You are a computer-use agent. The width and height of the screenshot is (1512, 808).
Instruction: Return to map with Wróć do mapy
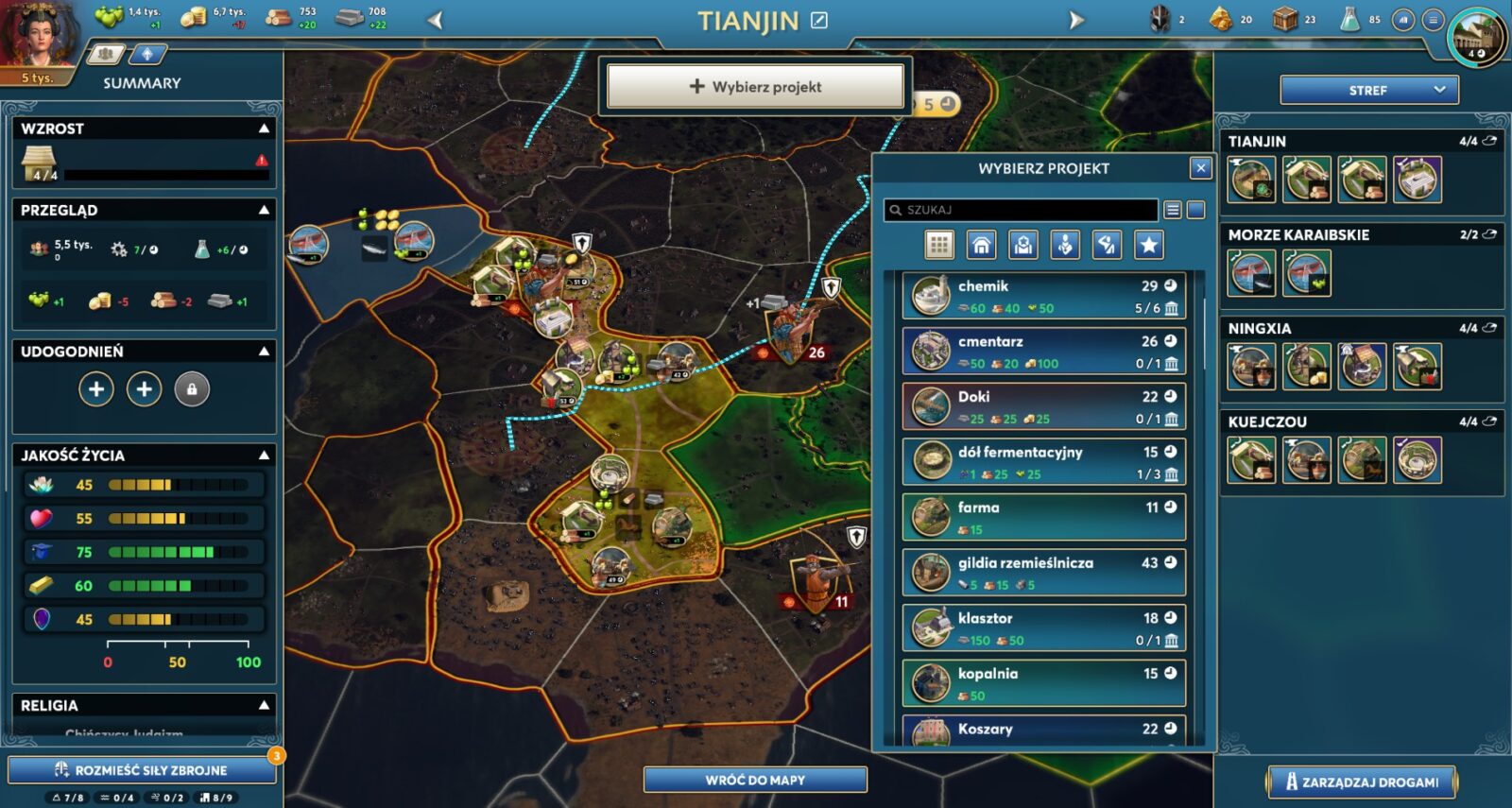point(755,780)
